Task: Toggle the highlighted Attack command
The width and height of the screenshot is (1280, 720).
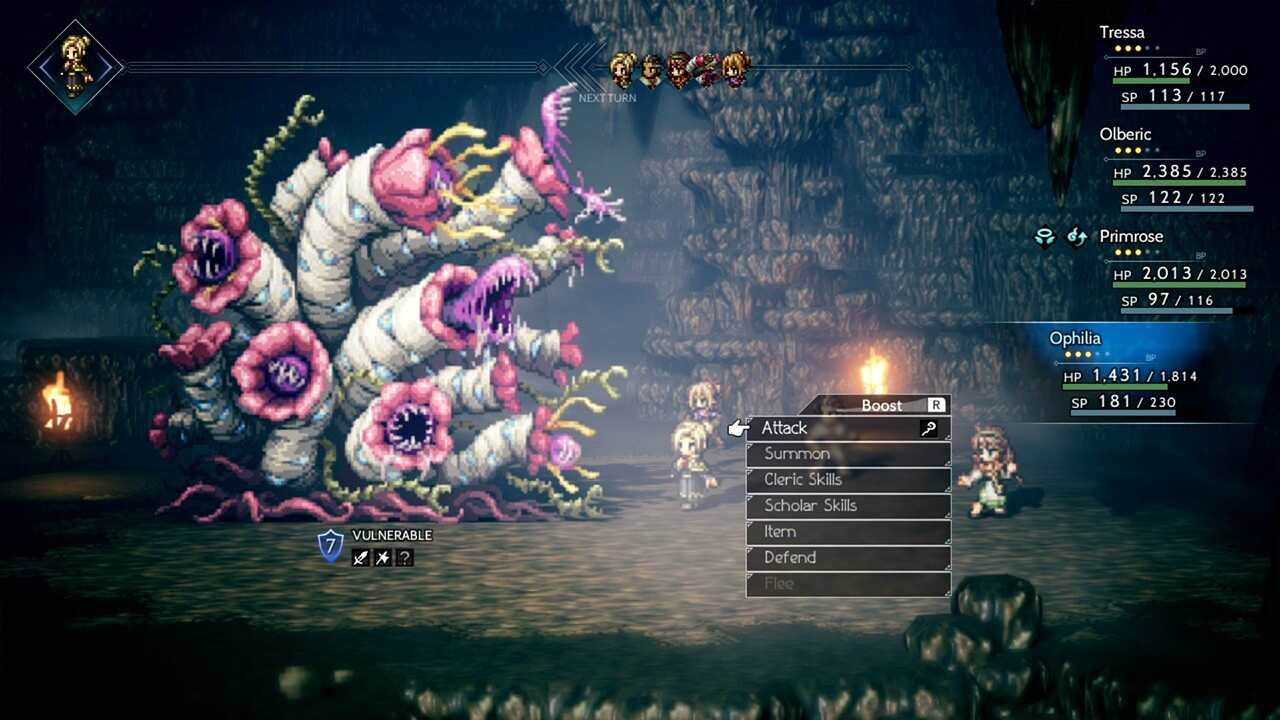Action: tap(785, 428)
